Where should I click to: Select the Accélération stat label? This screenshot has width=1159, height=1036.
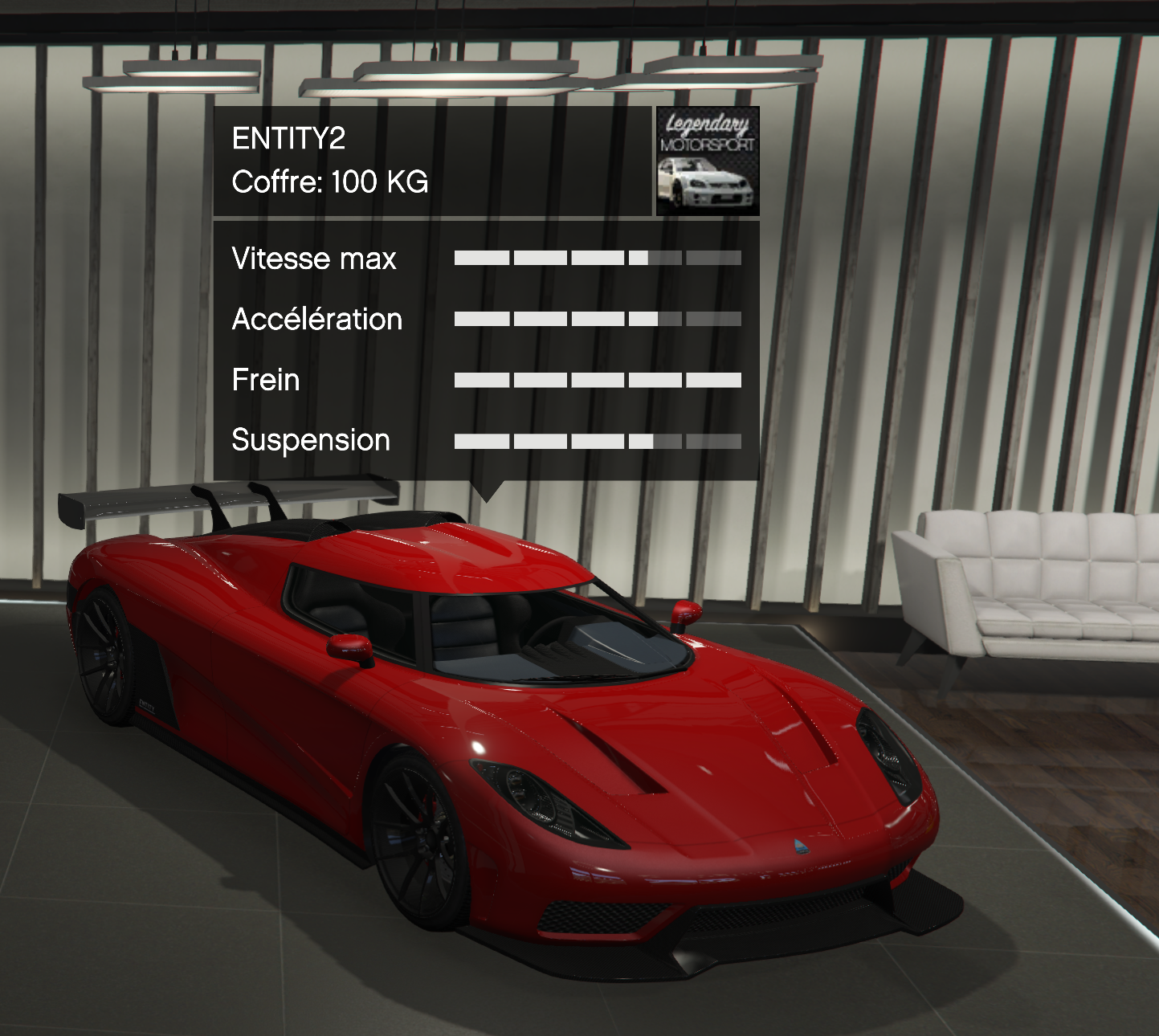coord(316,319)
